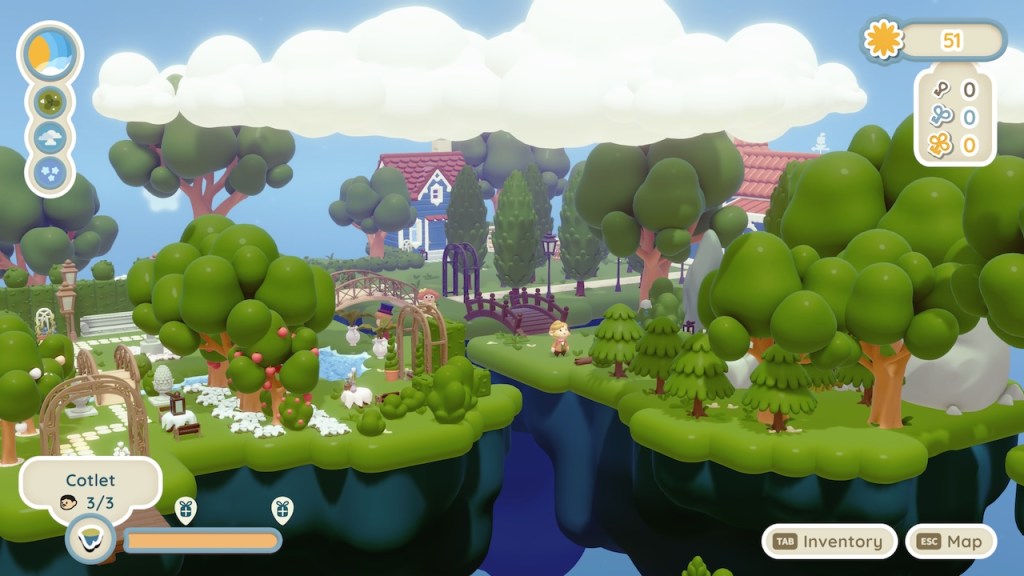
Task: Click the floating island icon beside the progress bar
Action: [x=91, y=540]
